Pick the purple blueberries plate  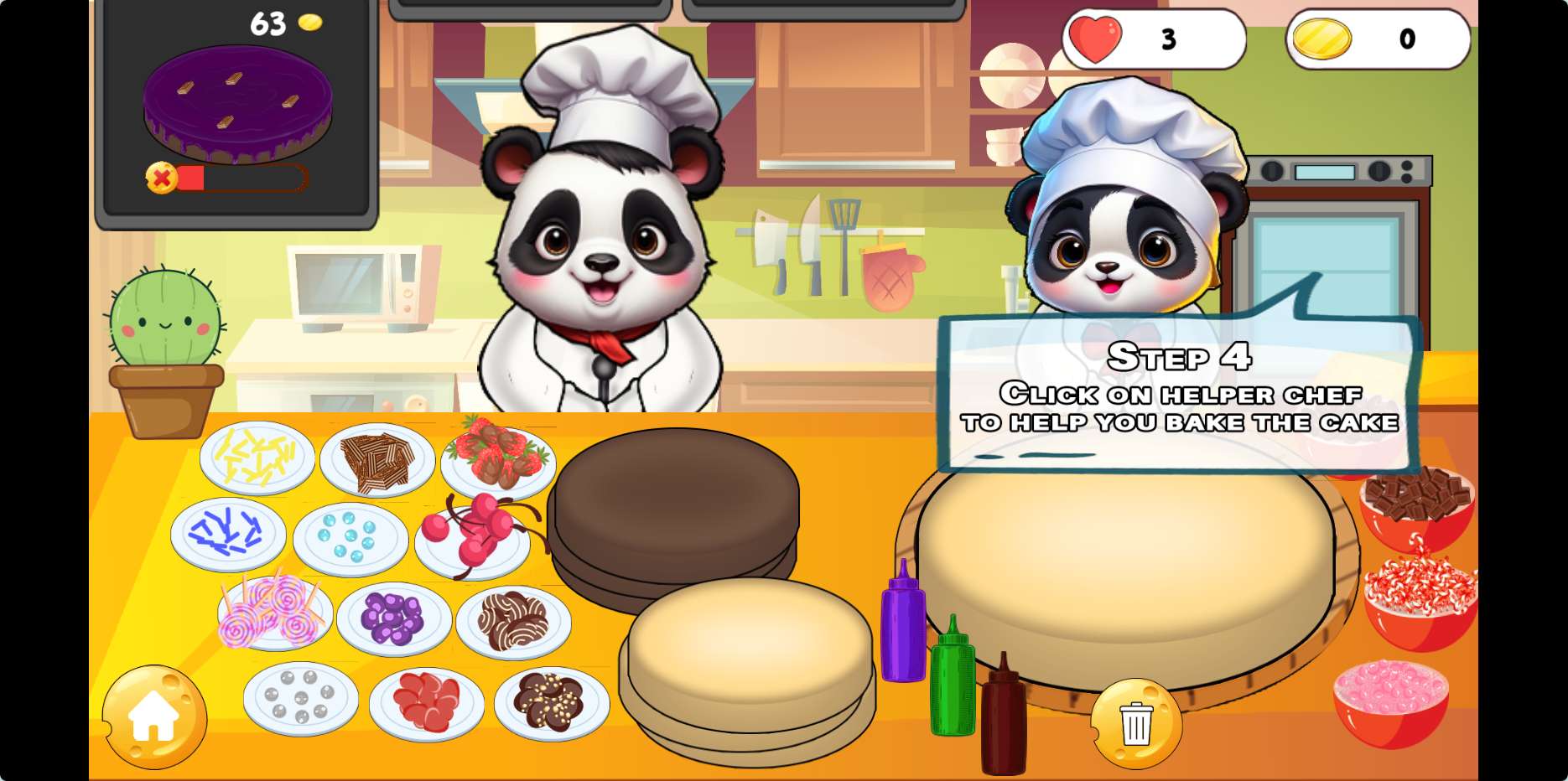point(393,618)
